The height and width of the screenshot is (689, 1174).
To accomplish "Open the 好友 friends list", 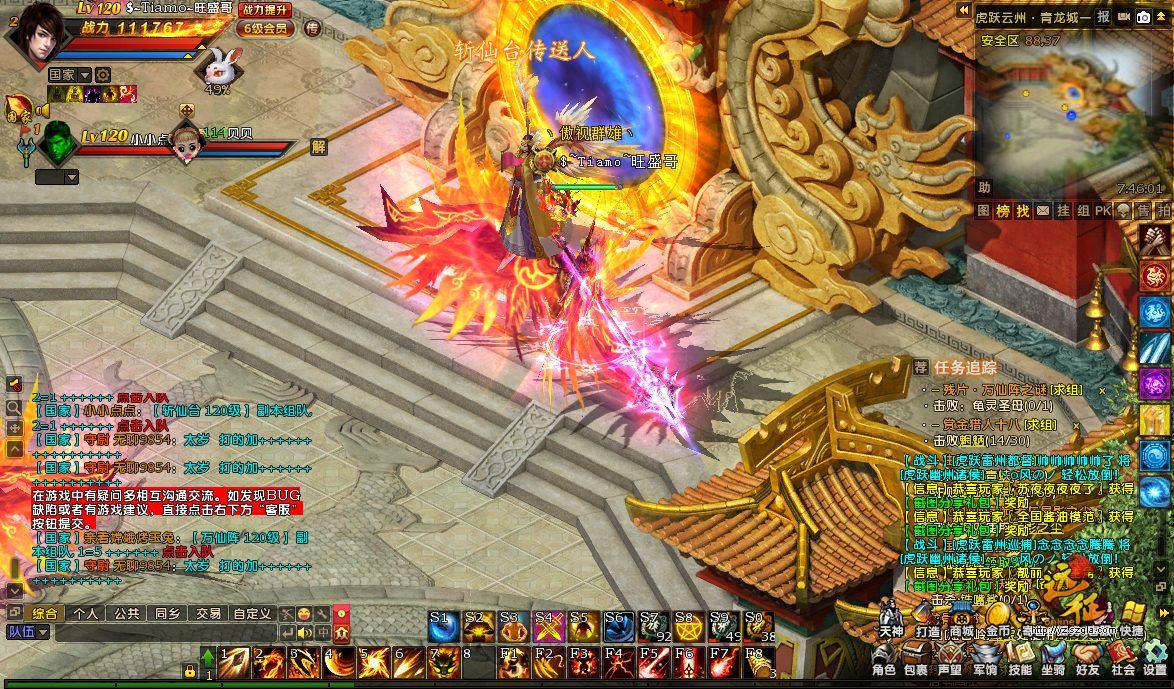I will click(1088, 660).
